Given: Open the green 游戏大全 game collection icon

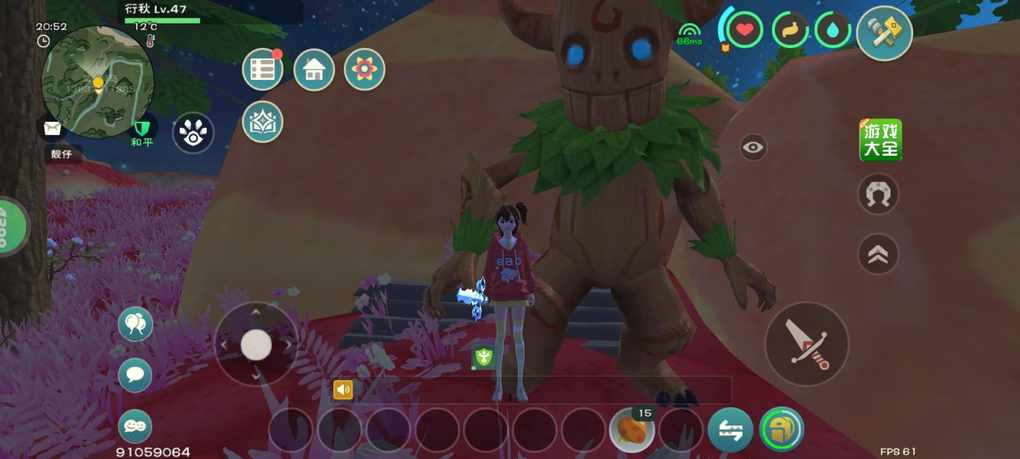Looking at the screenshot, I should tap(880, 140).
